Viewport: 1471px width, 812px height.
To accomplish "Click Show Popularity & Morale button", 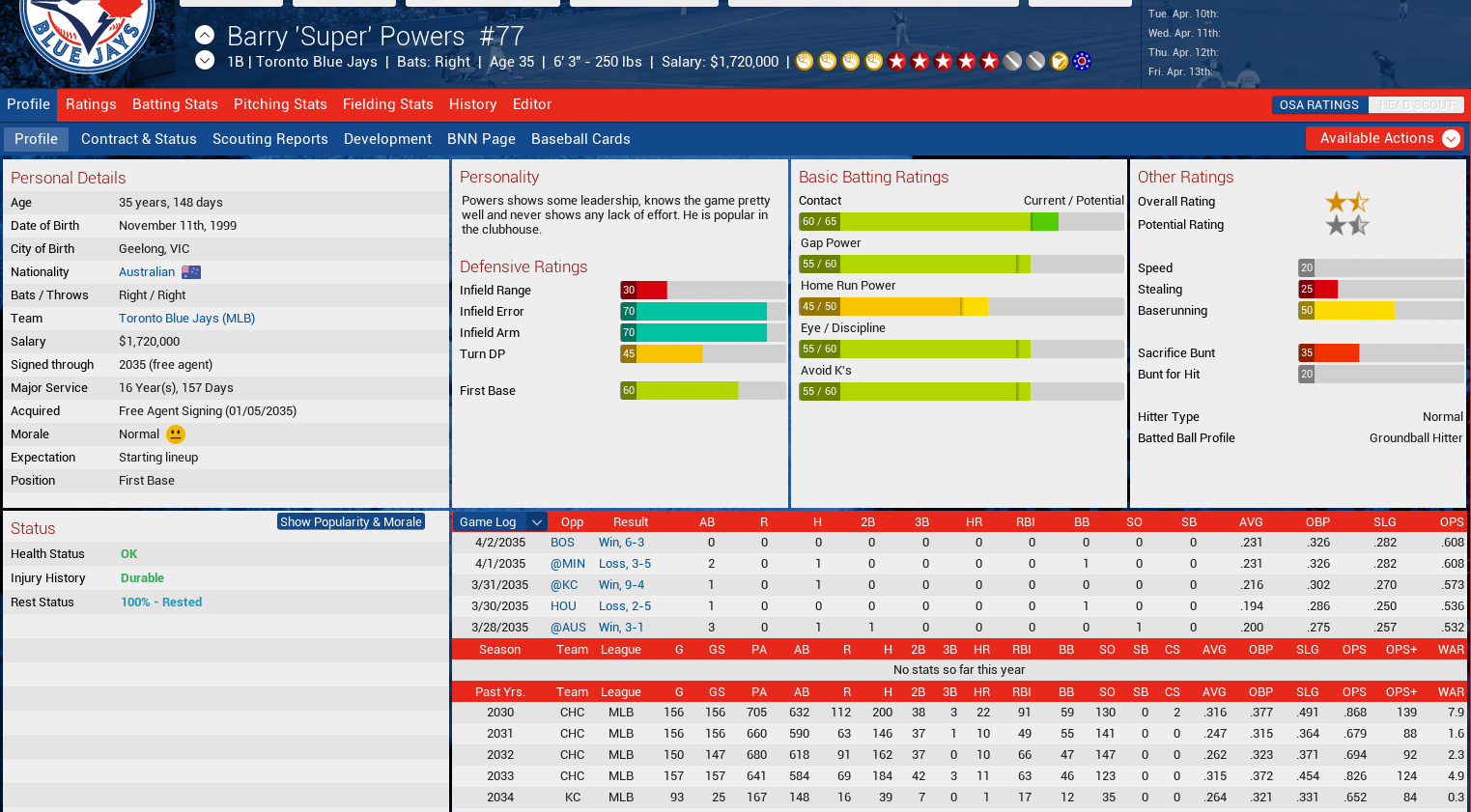I will click(351, 521).
